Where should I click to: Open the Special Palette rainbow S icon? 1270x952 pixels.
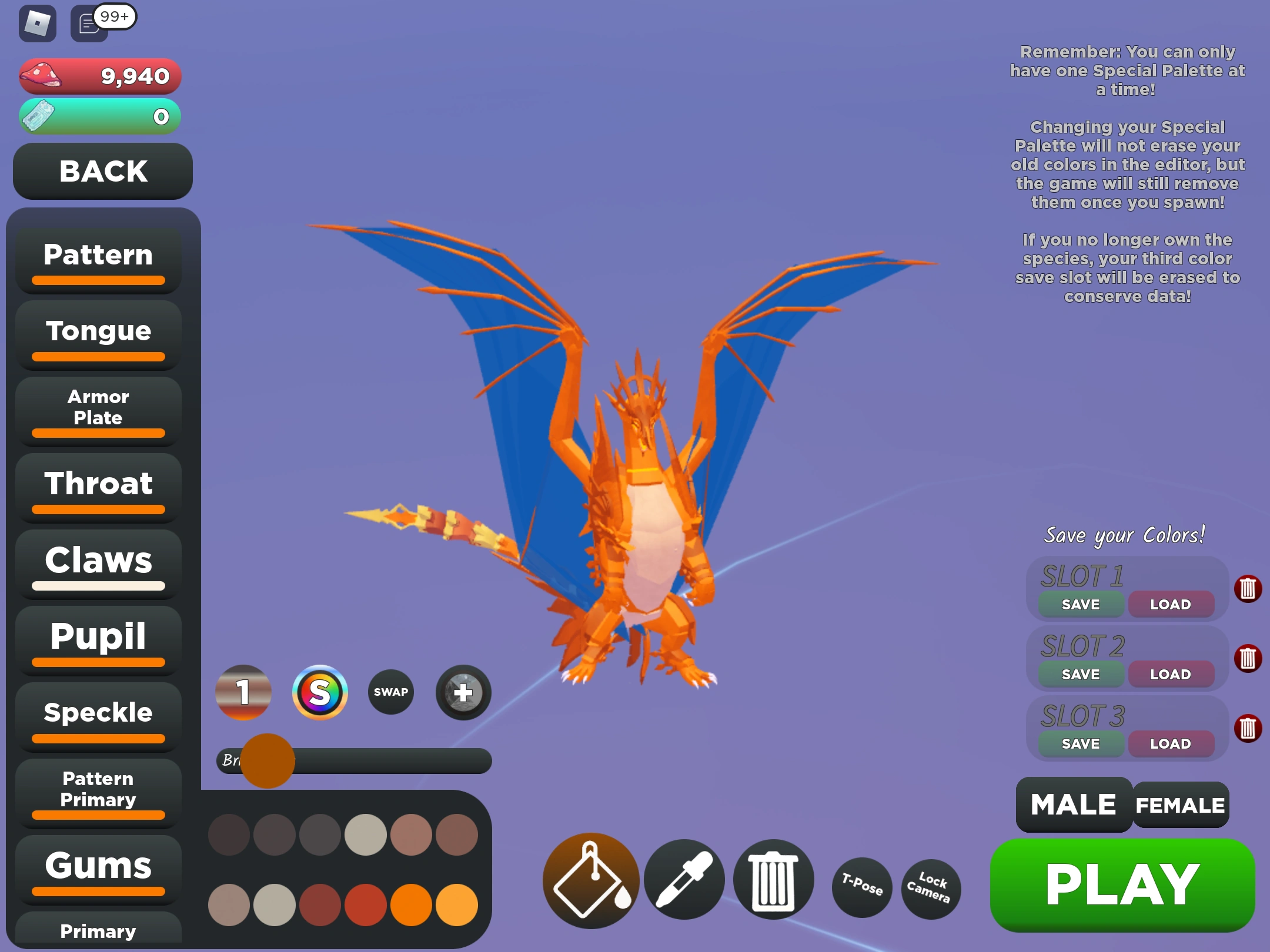(320, 692)
